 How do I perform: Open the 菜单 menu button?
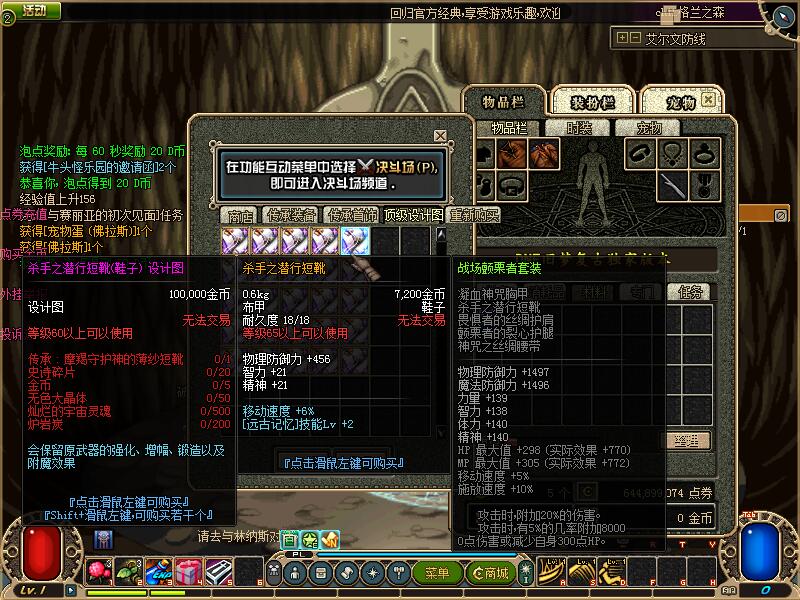(x=437, y=573)
